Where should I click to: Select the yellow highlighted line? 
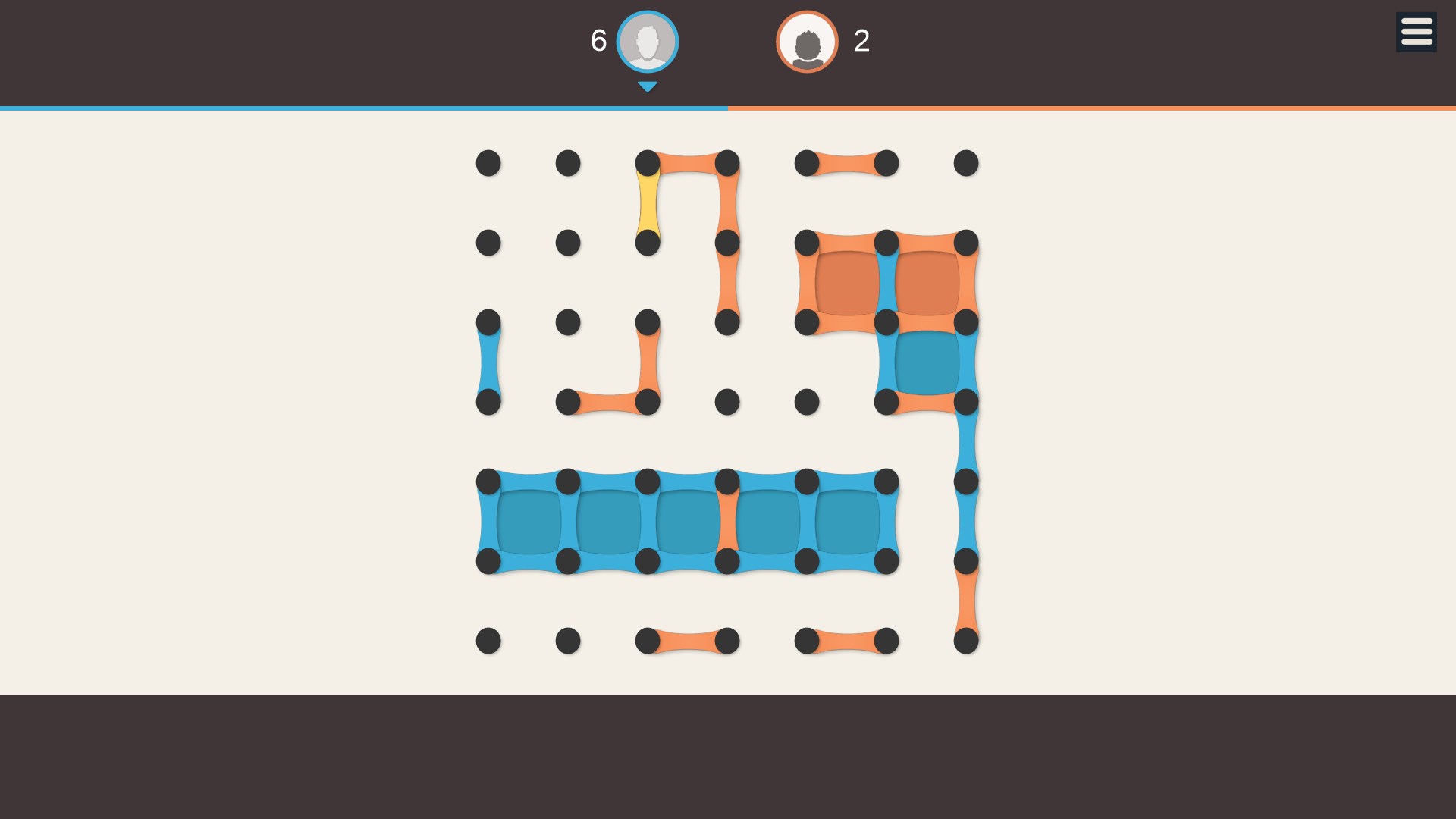[x=648, y=203]
